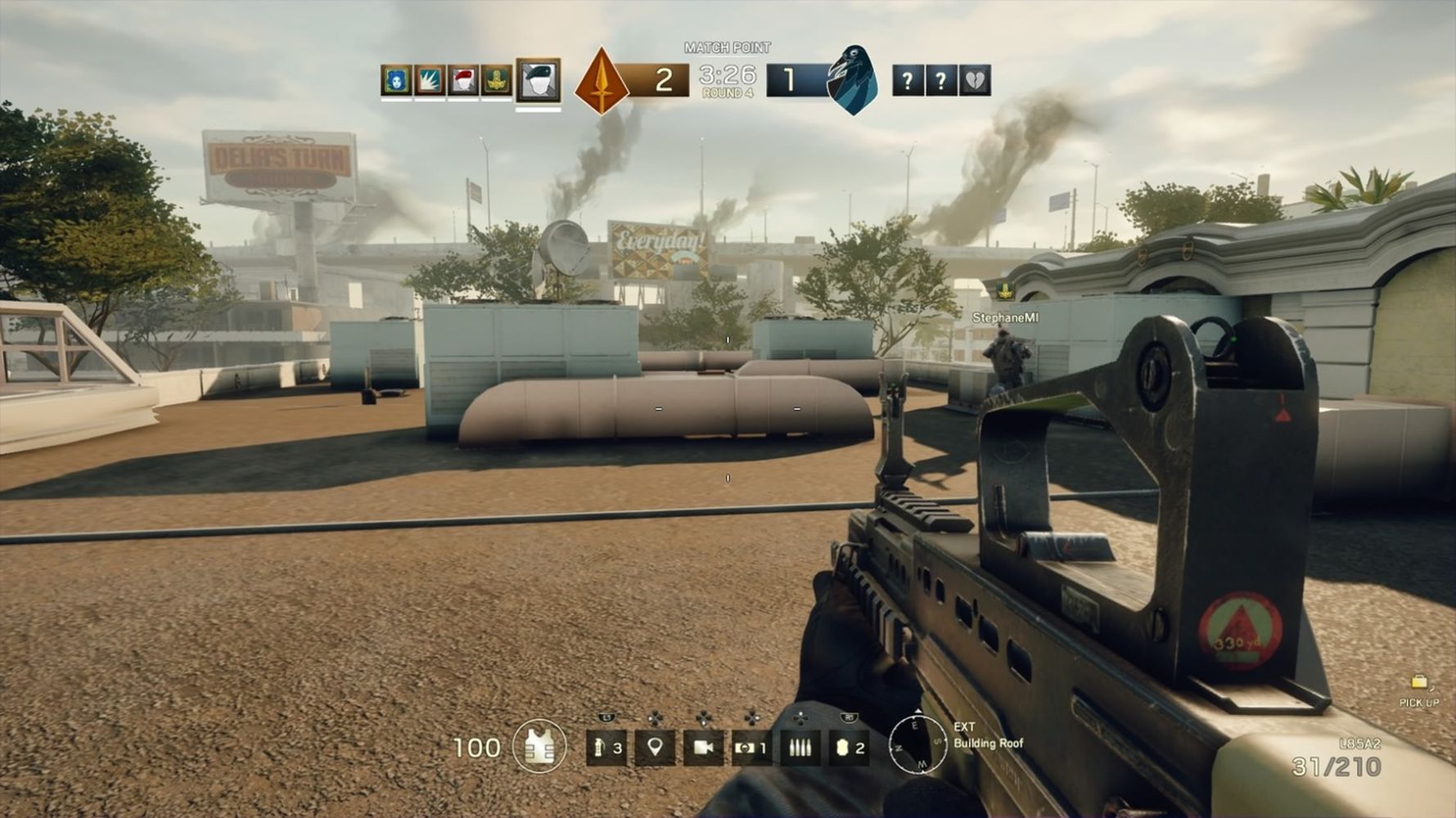Choose the red beret recruit portrait
Image resolution: width=1456 pixels, height=818 pixels.
pos(463,80)
